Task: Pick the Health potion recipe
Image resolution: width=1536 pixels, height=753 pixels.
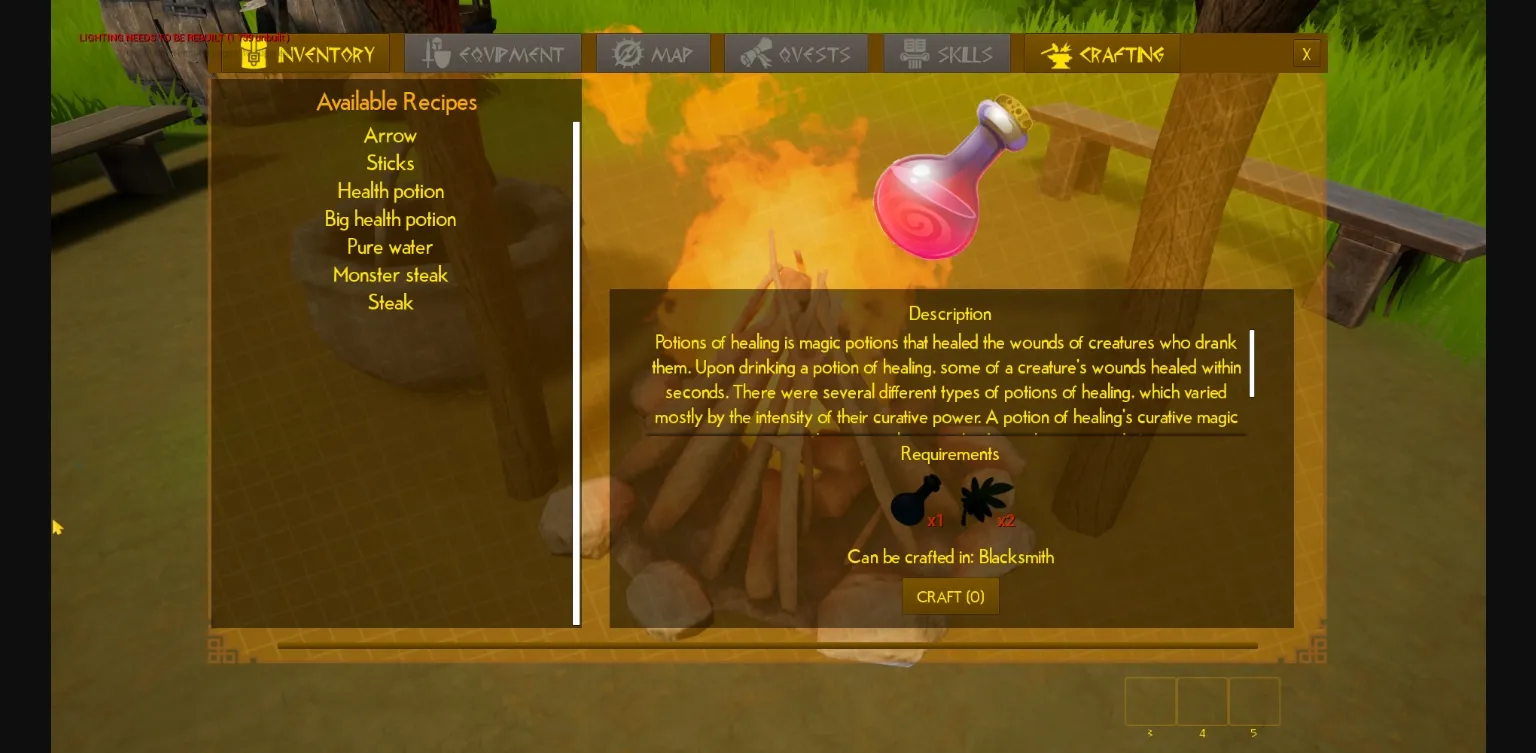Action: [x=390, y=191]
